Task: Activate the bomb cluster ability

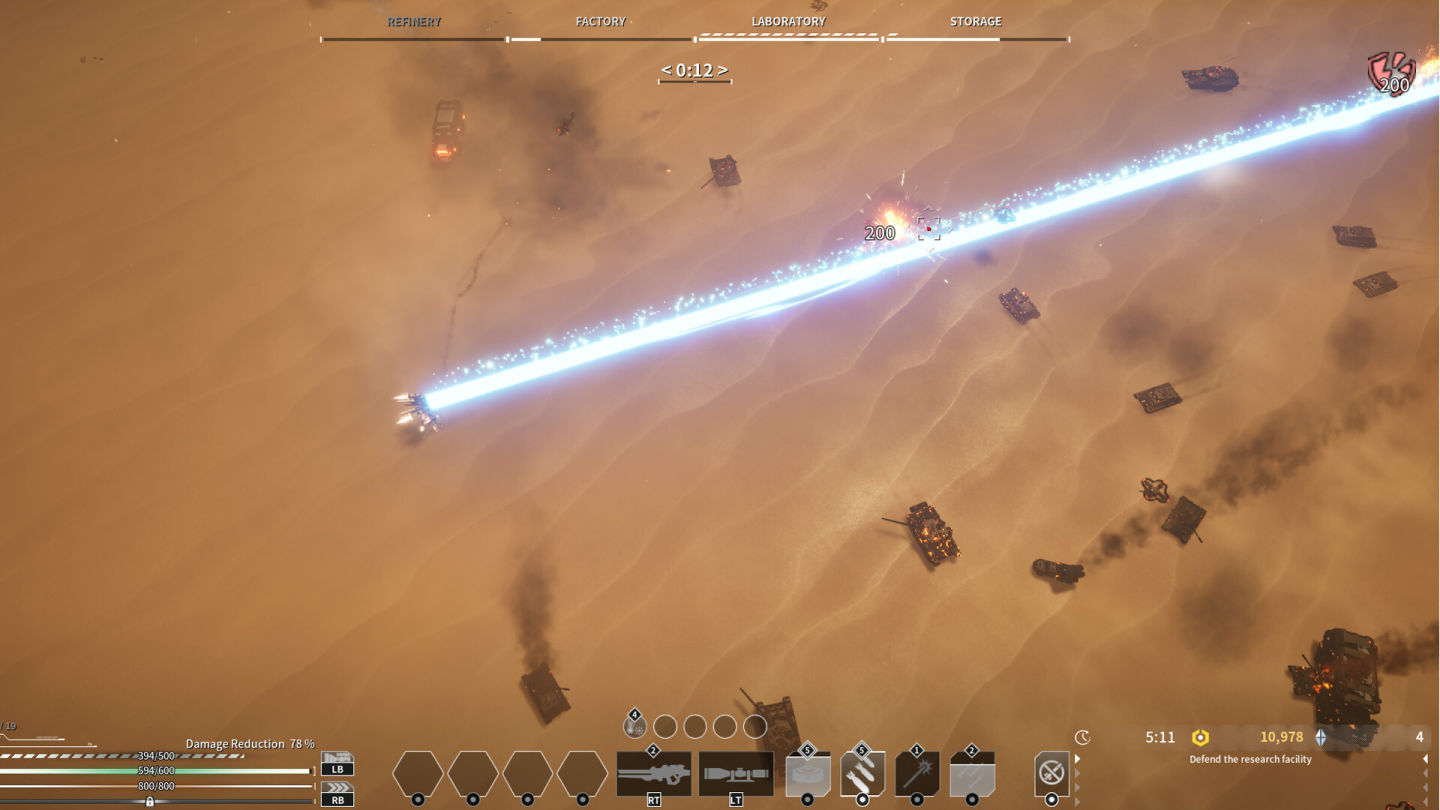Action: (x=862, y=775)
